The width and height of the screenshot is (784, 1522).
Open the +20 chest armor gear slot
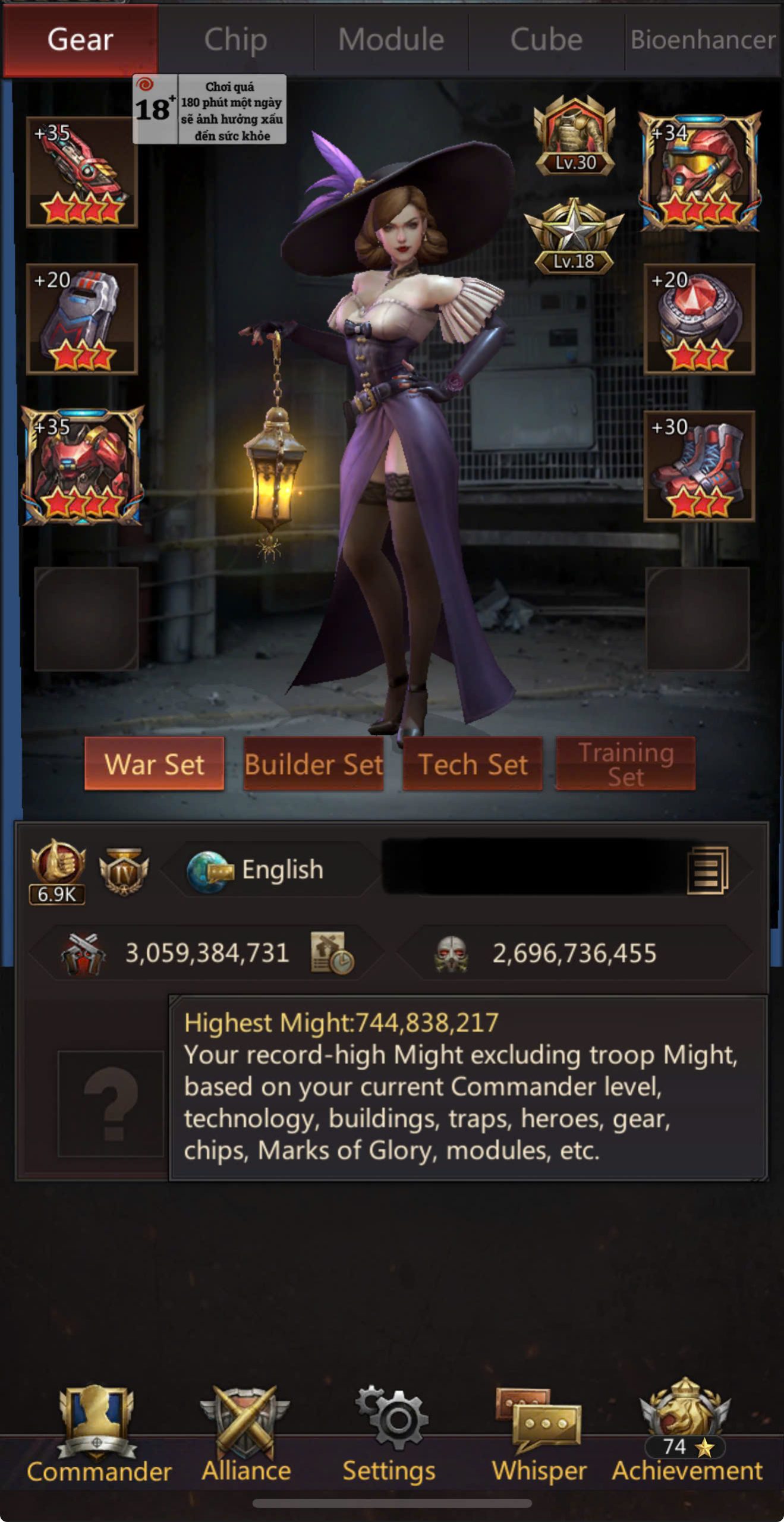pos(82,319)
